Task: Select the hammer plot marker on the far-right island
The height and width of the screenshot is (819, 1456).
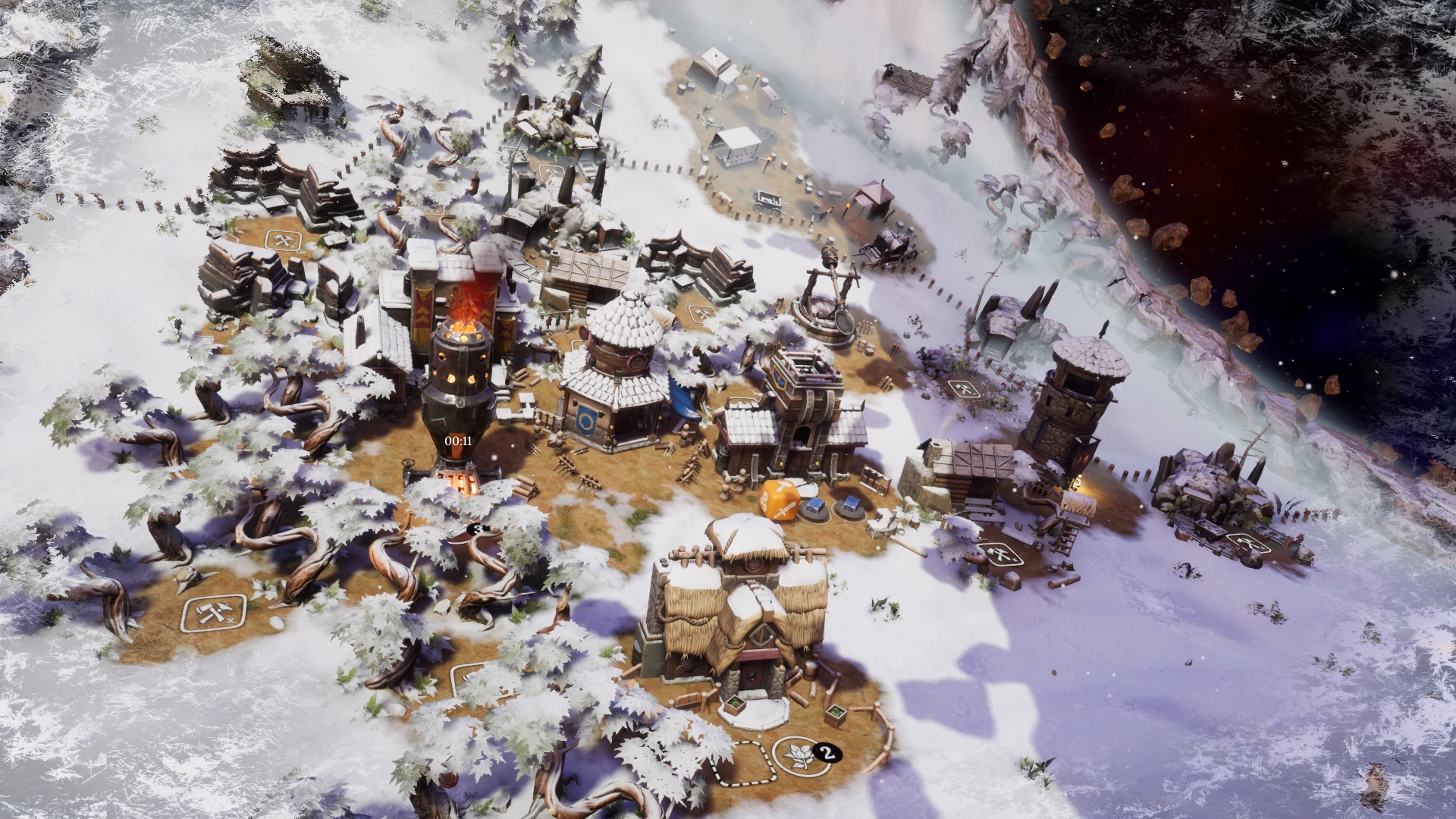Action: [1248, 542]
